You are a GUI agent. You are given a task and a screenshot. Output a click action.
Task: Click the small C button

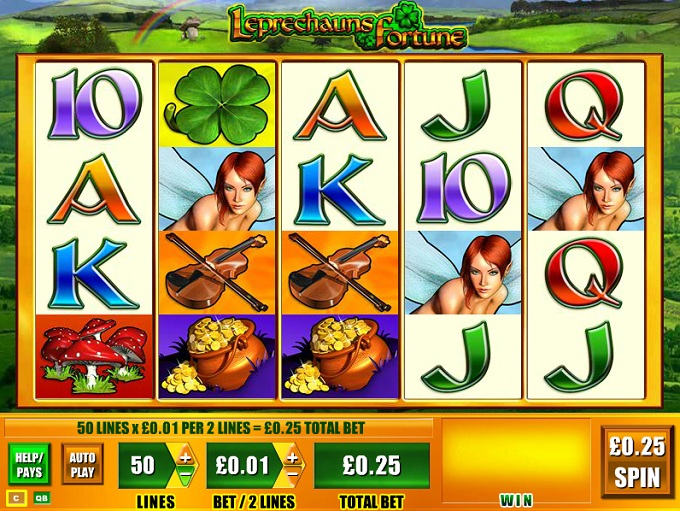(x=17, y=496)
